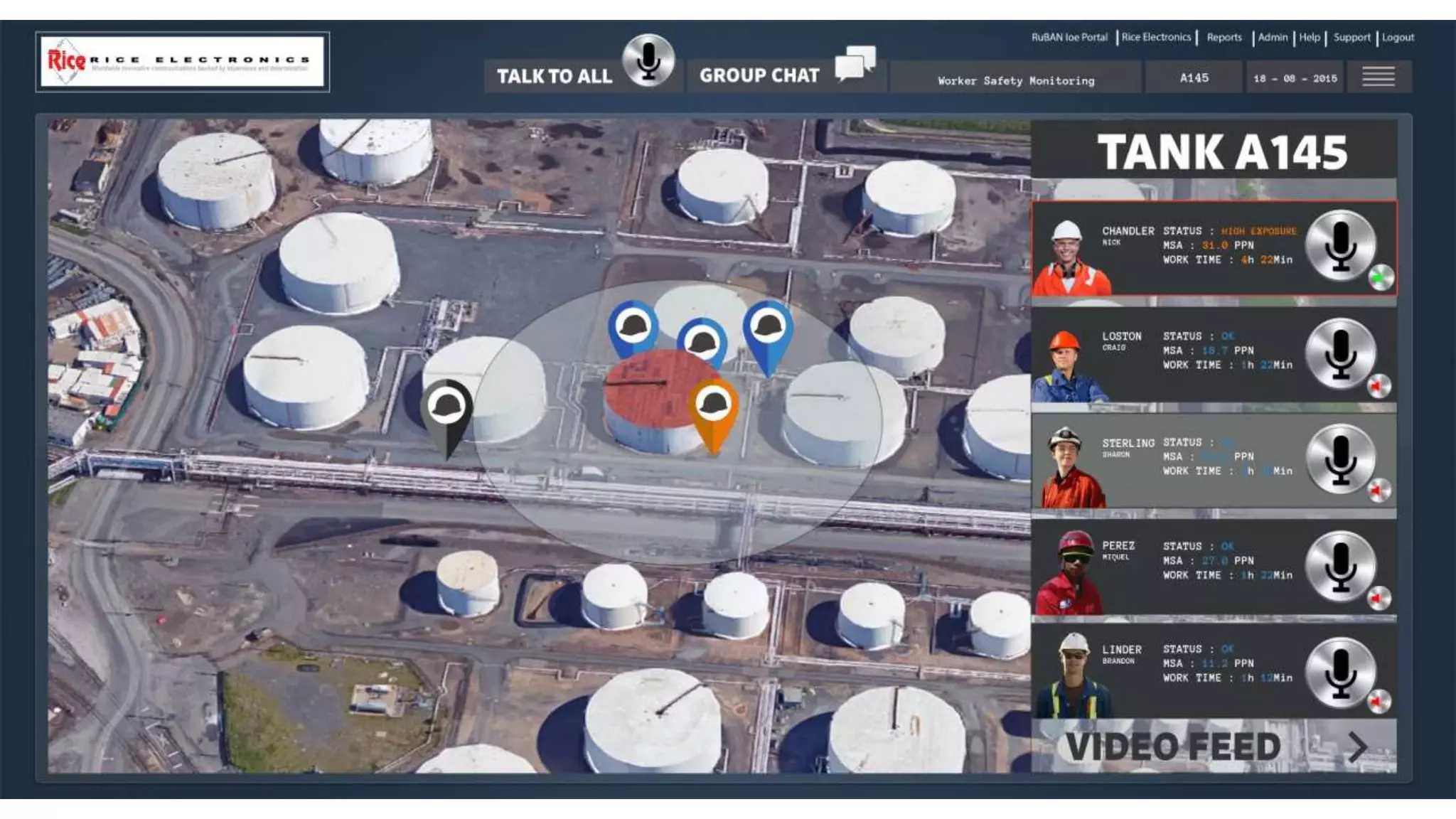Viewport: 1456px width, 819px height.
Task: Go to the Rice Electronics link
Action: point(1156,38)
